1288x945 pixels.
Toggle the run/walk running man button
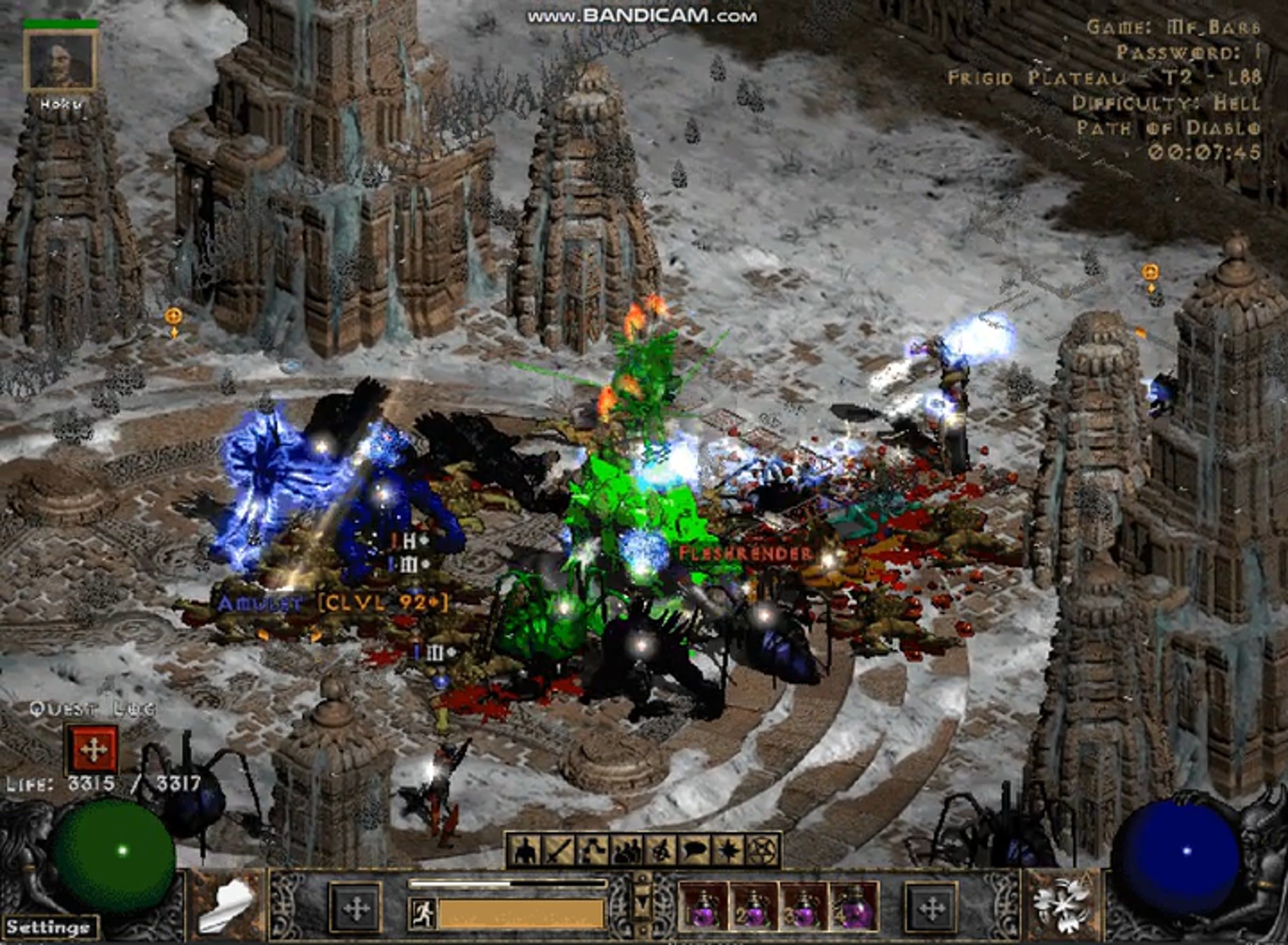[422, 913]
